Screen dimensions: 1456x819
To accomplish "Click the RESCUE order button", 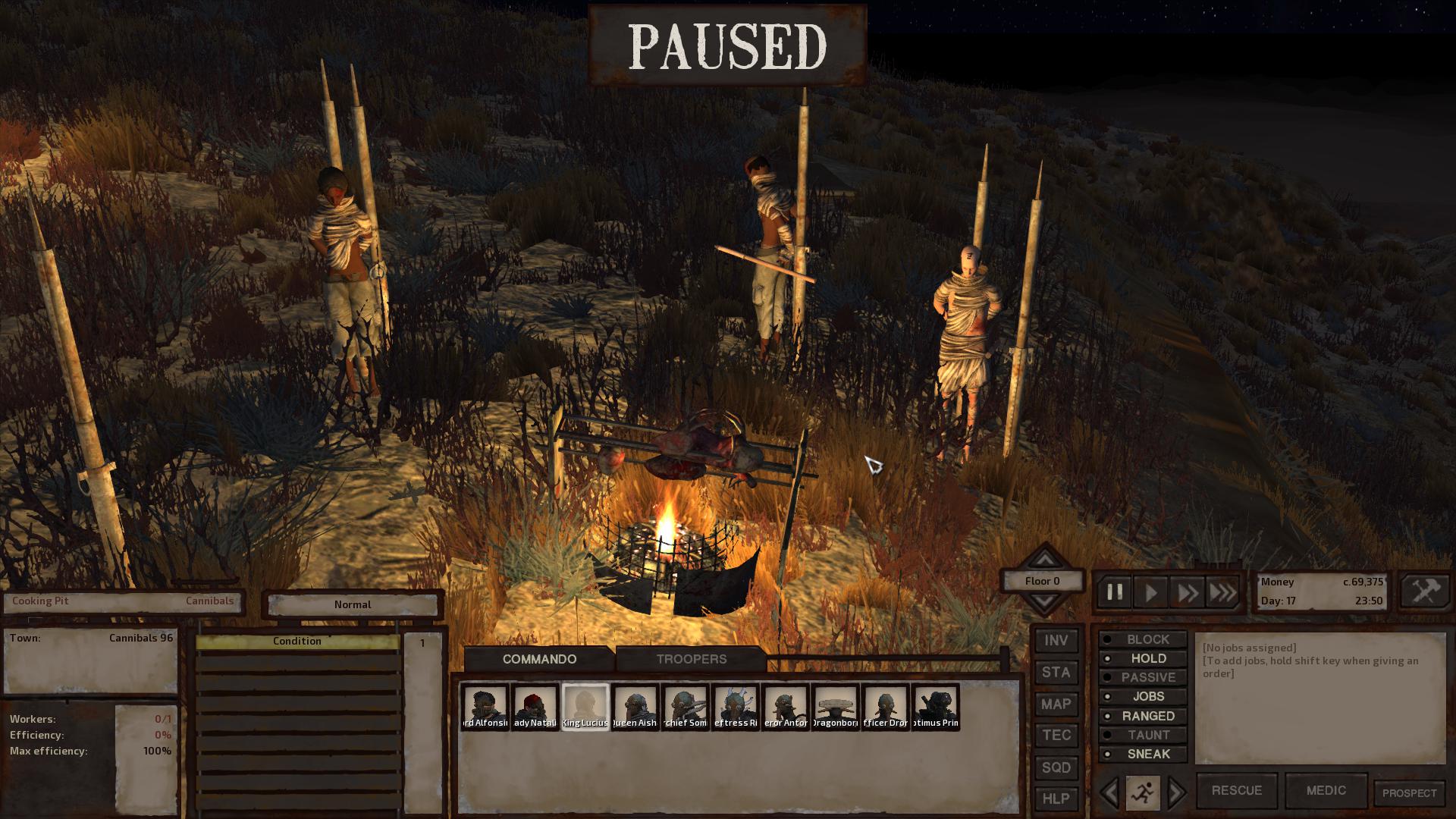I will (x=1236, y=790).
